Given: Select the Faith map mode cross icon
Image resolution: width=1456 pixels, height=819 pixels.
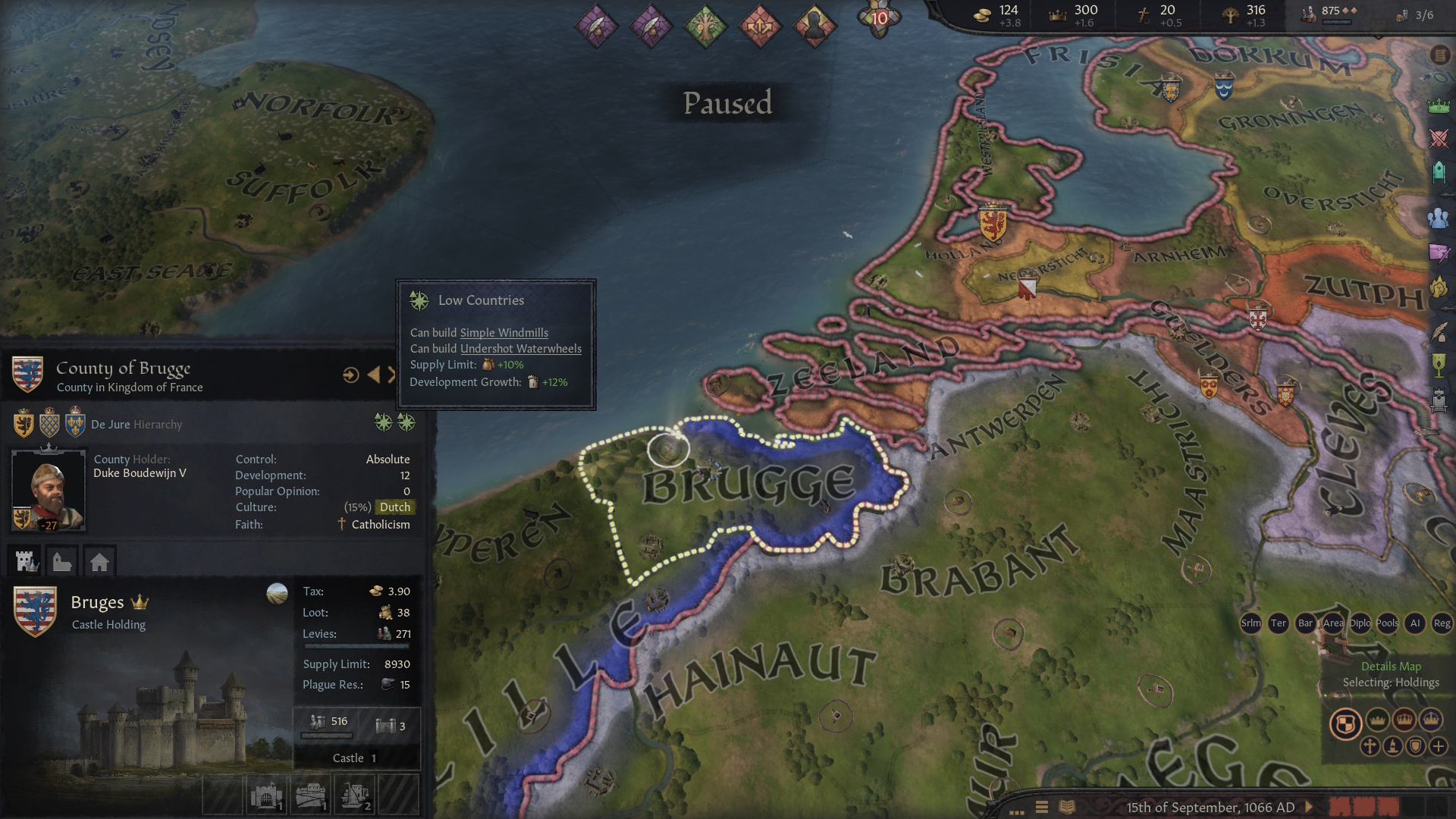Looking at the screenshot, I should click(1370, 746).
